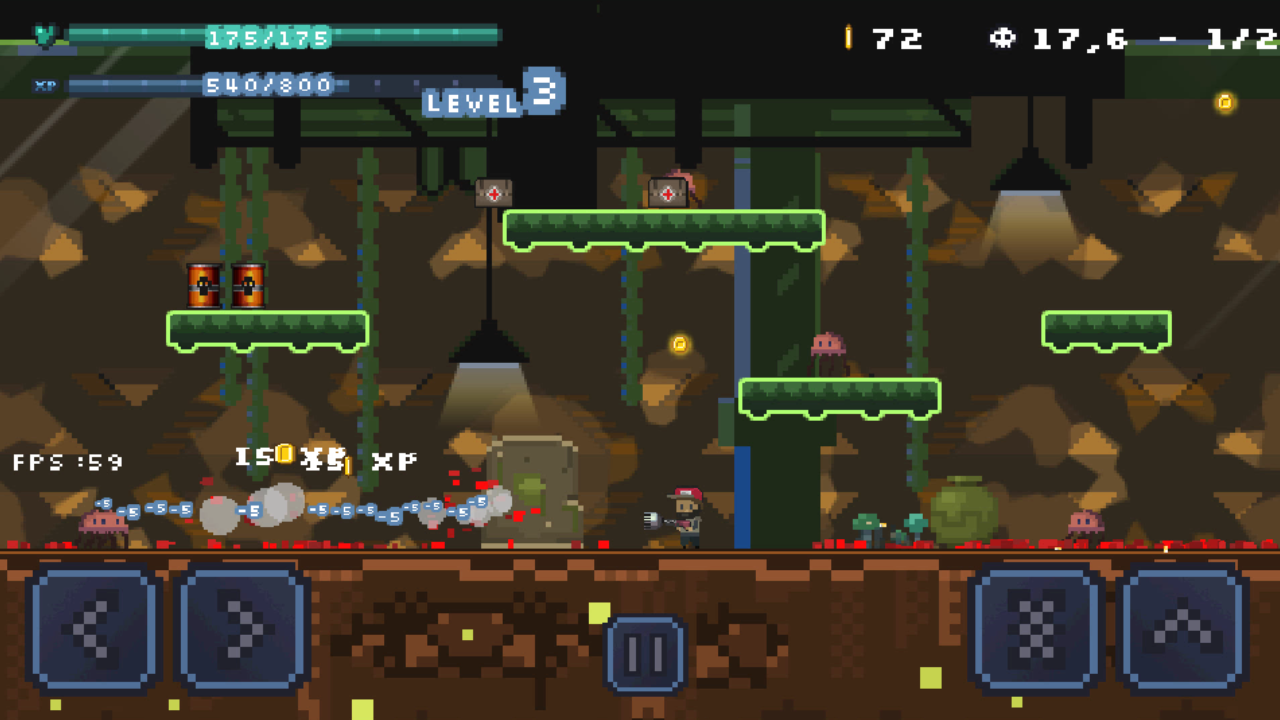Click the ammo count reading 72

(899, 40)
